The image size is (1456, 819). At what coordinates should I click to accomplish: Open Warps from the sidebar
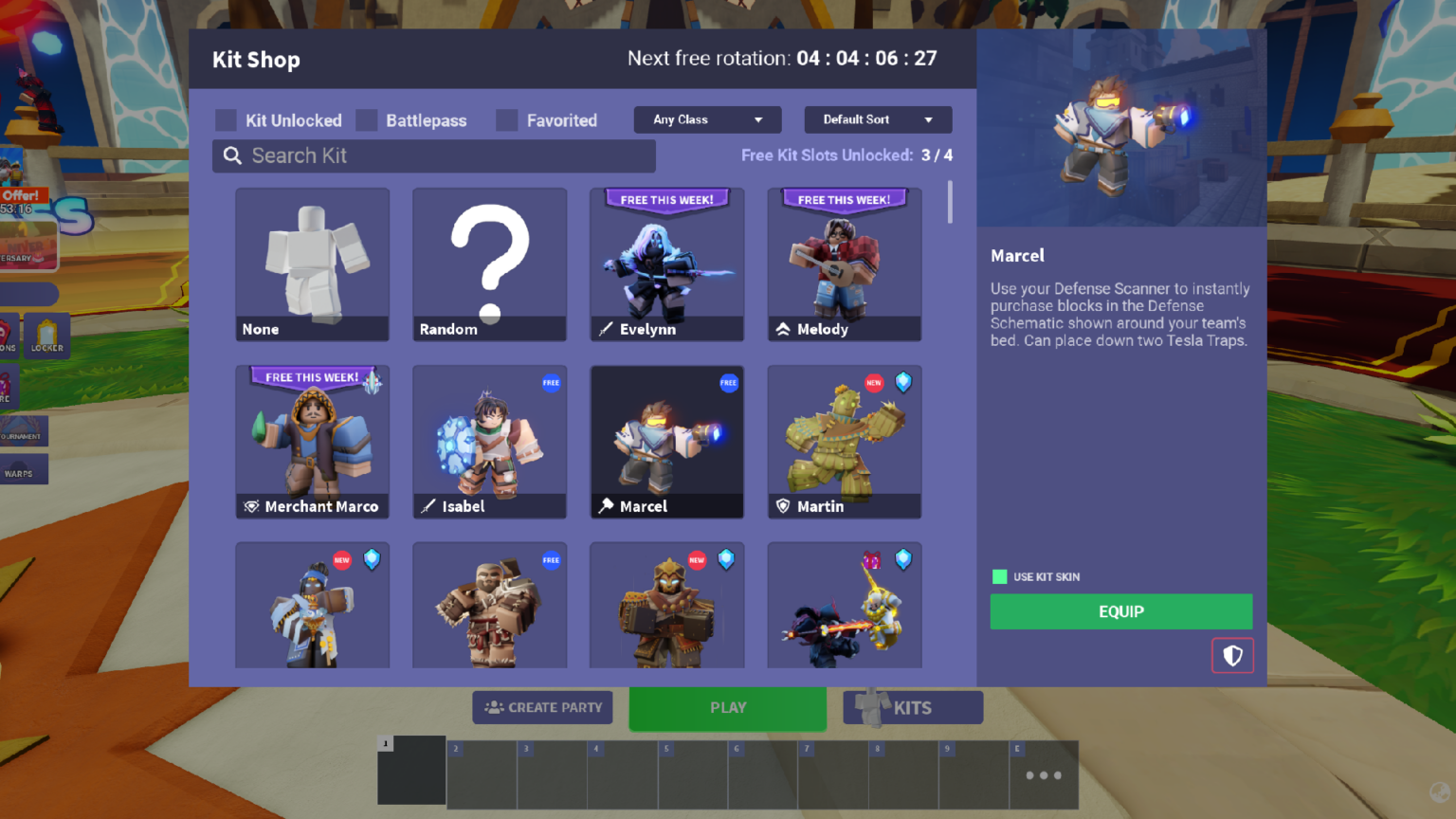pos(23,469)
